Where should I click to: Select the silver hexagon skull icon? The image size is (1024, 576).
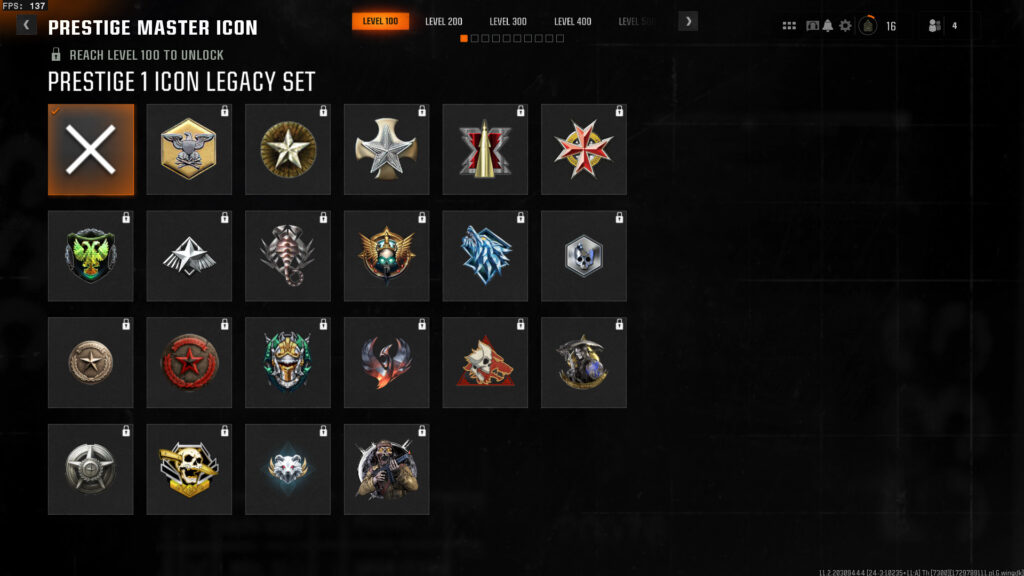[584, 257]
